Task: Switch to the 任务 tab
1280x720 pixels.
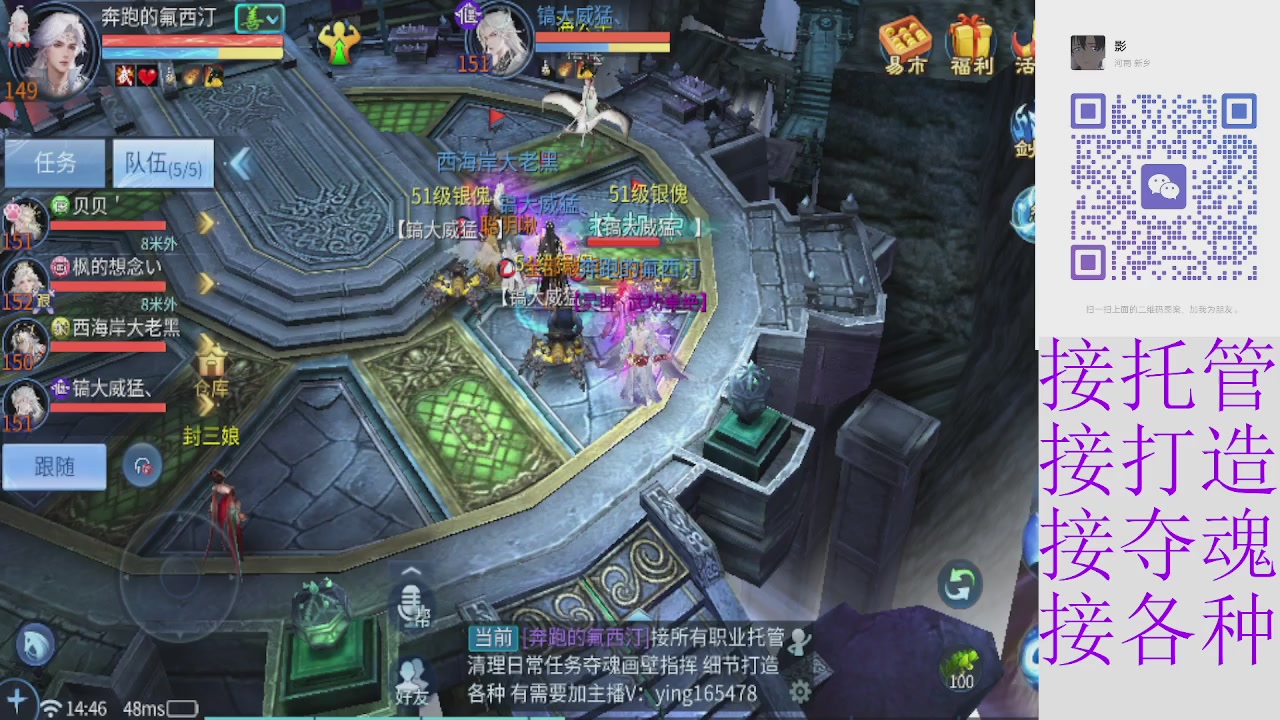Action: pyautogui.click(x=55, y=162)
